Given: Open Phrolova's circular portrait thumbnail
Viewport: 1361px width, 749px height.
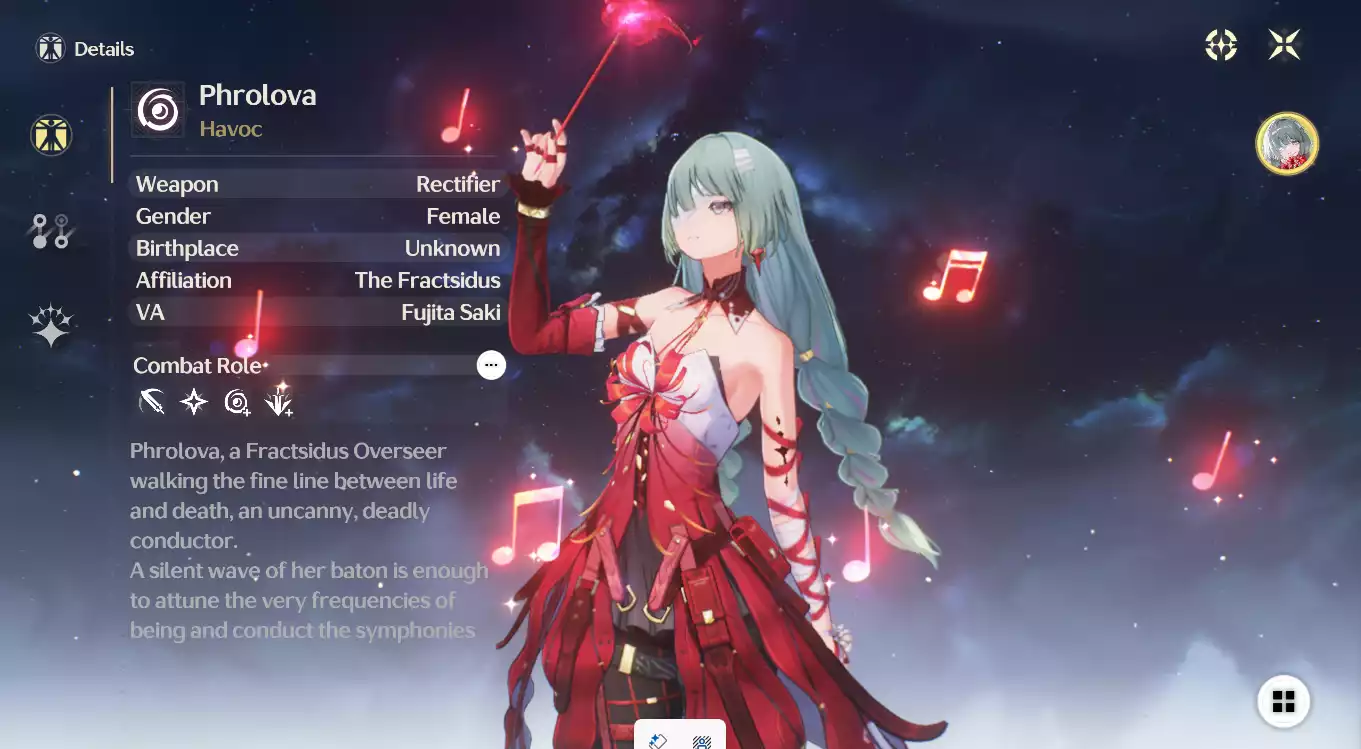Looking at the screenshot, I should pyautogui.click(x=1287, y=144).
